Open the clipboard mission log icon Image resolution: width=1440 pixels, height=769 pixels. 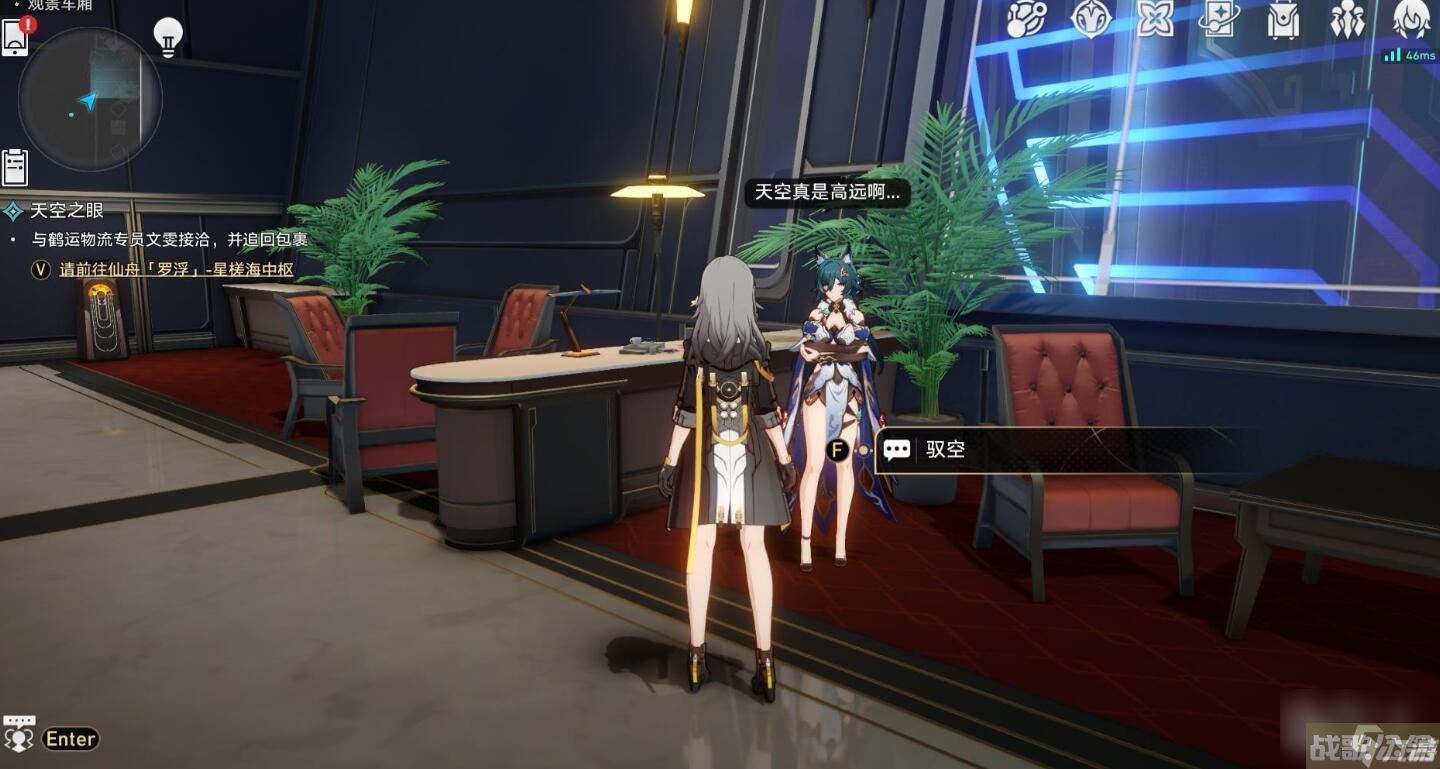pos(15,167)
